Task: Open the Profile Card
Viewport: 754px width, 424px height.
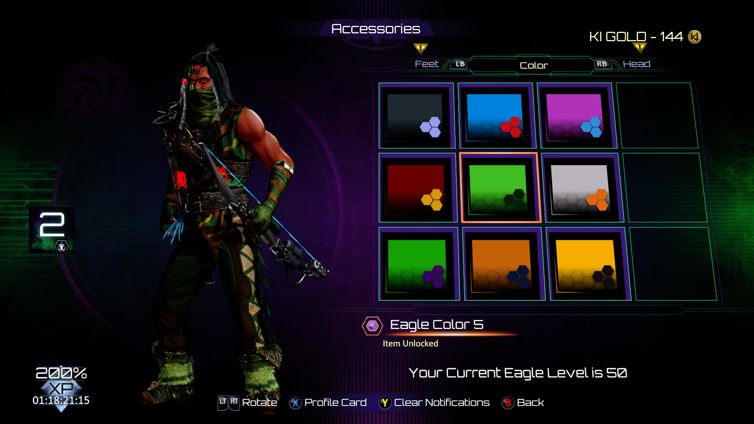Action: point(329,403)
